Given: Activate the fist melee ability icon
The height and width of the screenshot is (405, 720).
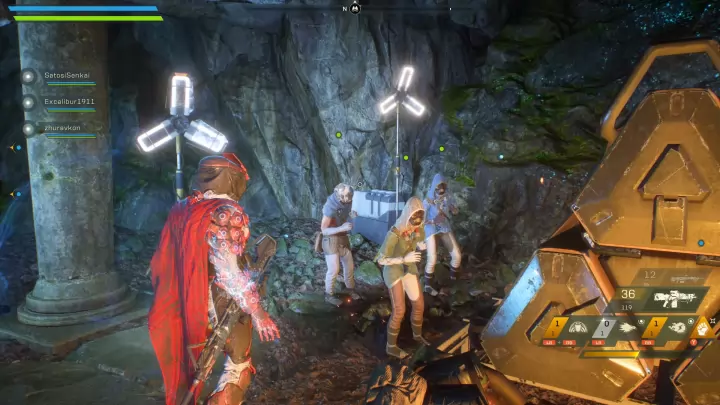Looking at the screenshot, I should click(x=701, y=325).
